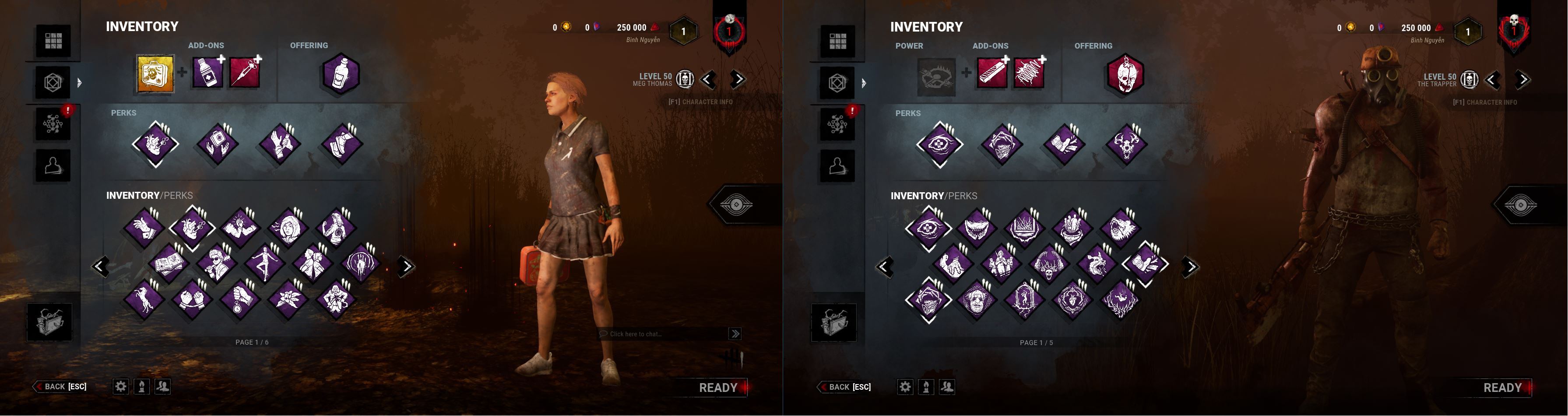Select Meg's first equipped perk diamond
This screenshot has height=416, width=1568.
[155, 144]
